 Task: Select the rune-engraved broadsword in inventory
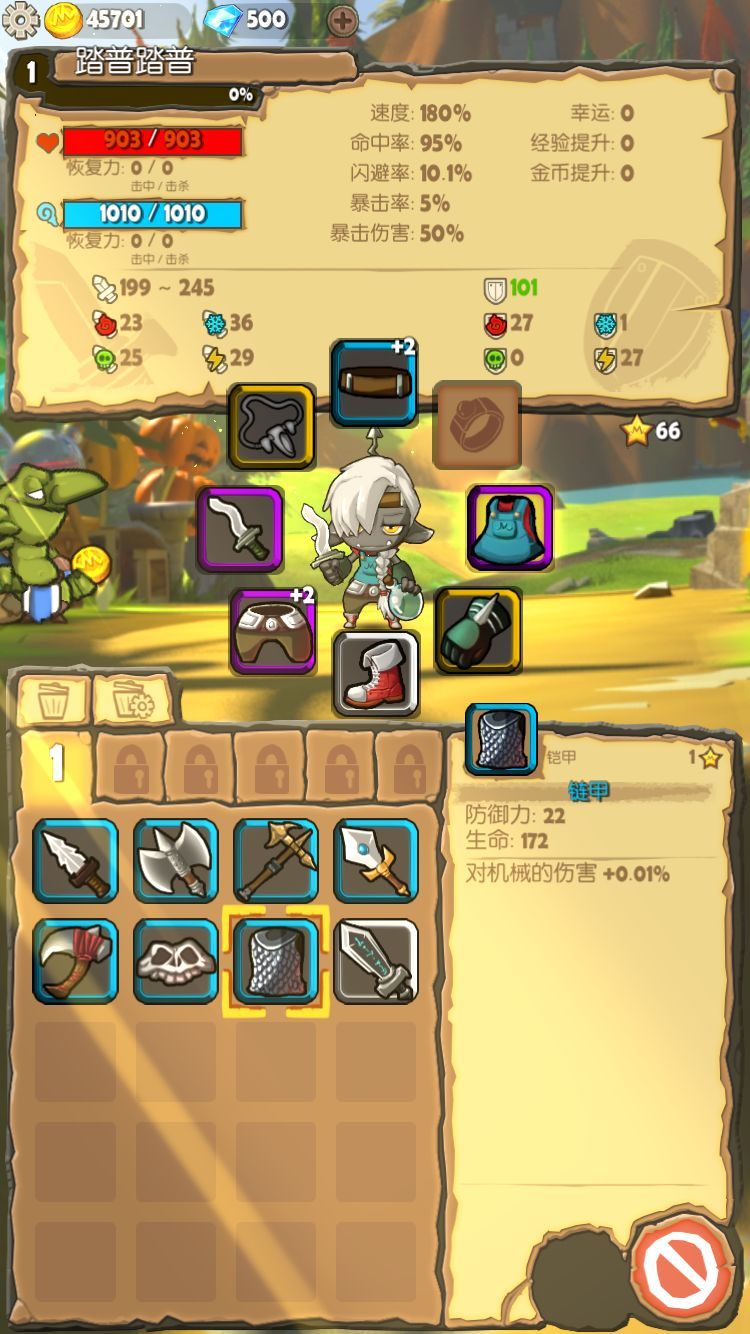coord(375,961)
